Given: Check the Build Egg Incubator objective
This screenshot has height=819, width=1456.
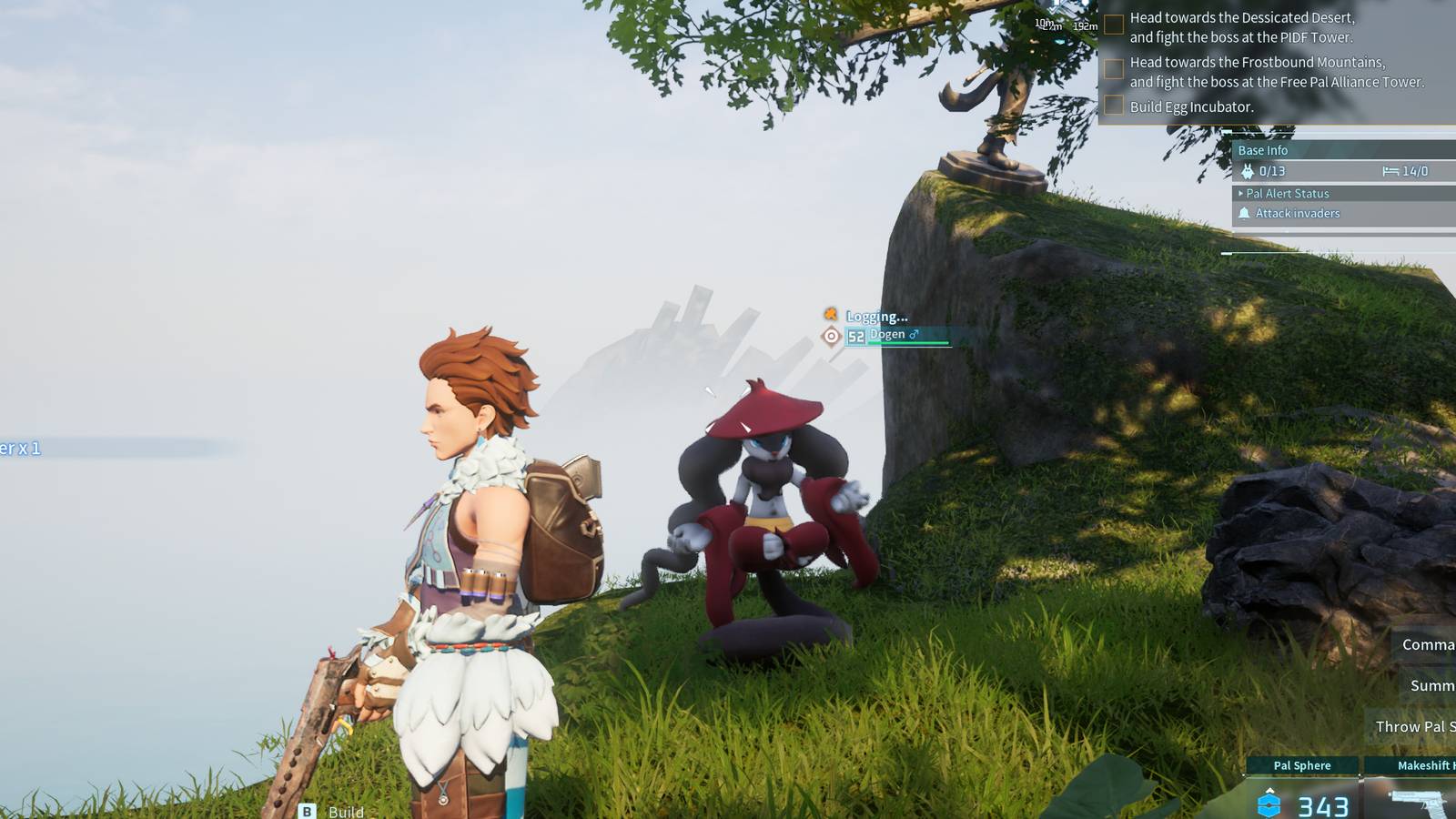Looking at the screenshot, I should point(1114,106).
